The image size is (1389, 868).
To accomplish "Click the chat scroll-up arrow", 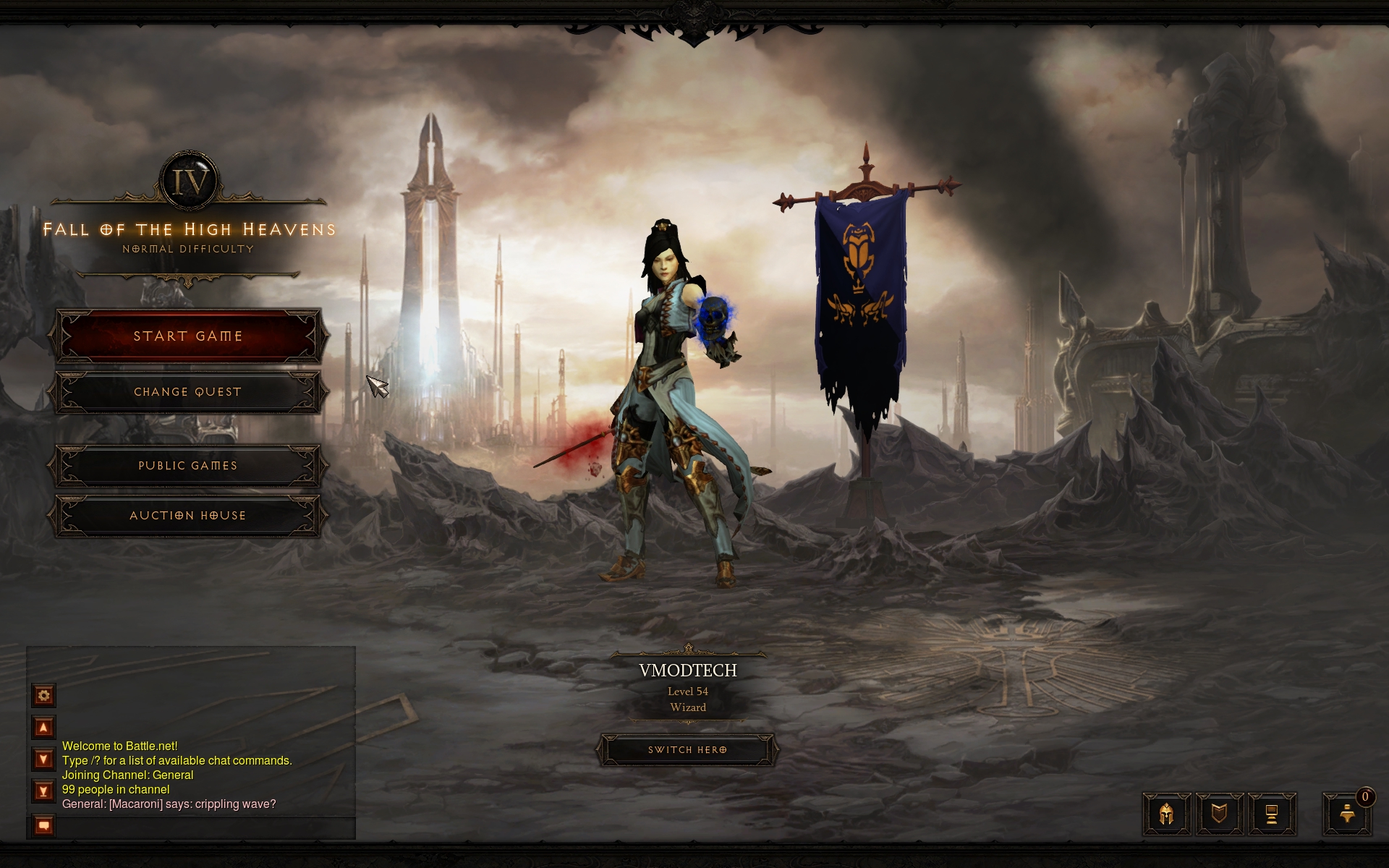I will point(43,728).
